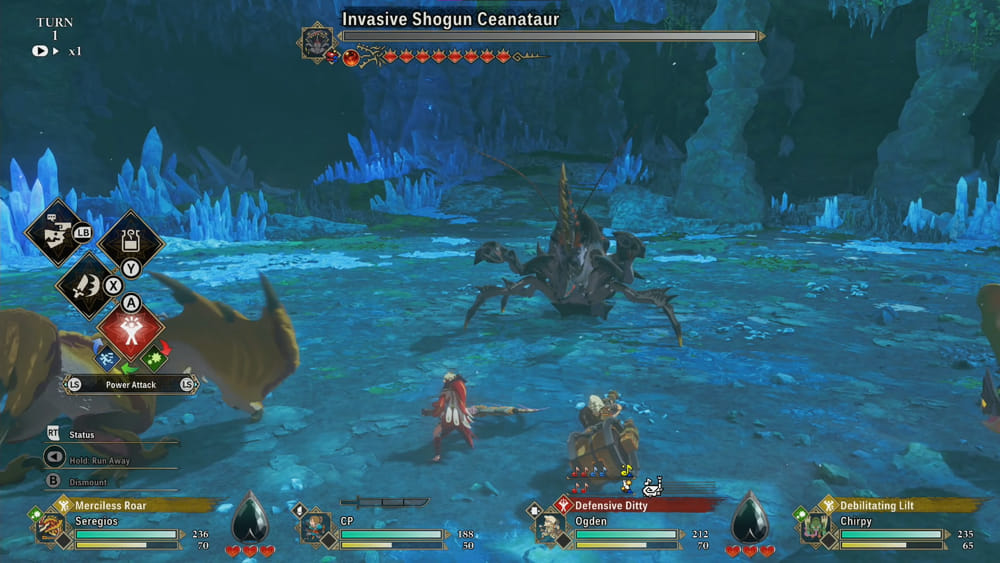Toggle the battle speed x1 control

coord(56,51)
